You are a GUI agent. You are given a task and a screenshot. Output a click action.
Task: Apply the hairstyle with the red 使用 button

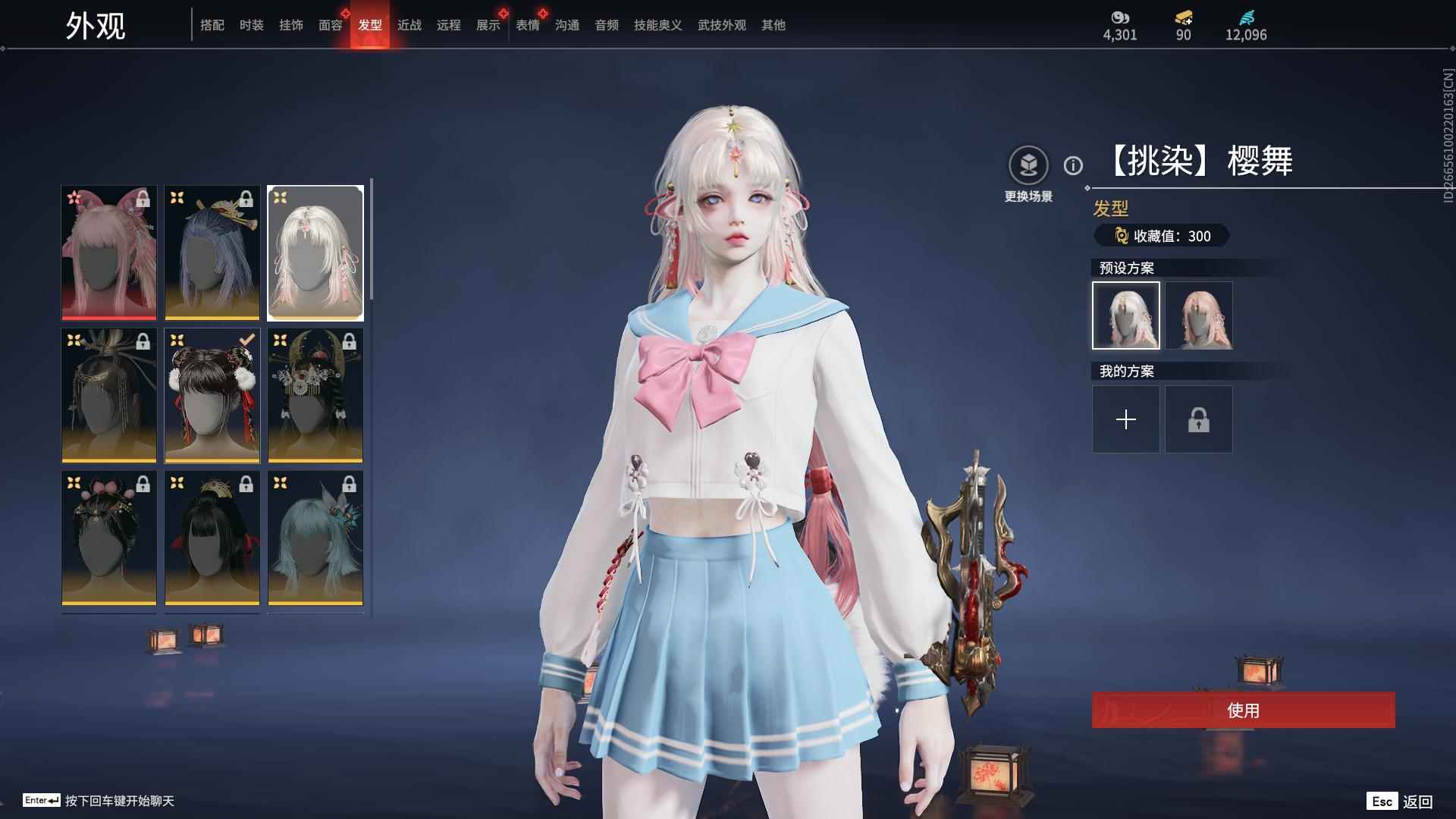[x=1243, y=710]
